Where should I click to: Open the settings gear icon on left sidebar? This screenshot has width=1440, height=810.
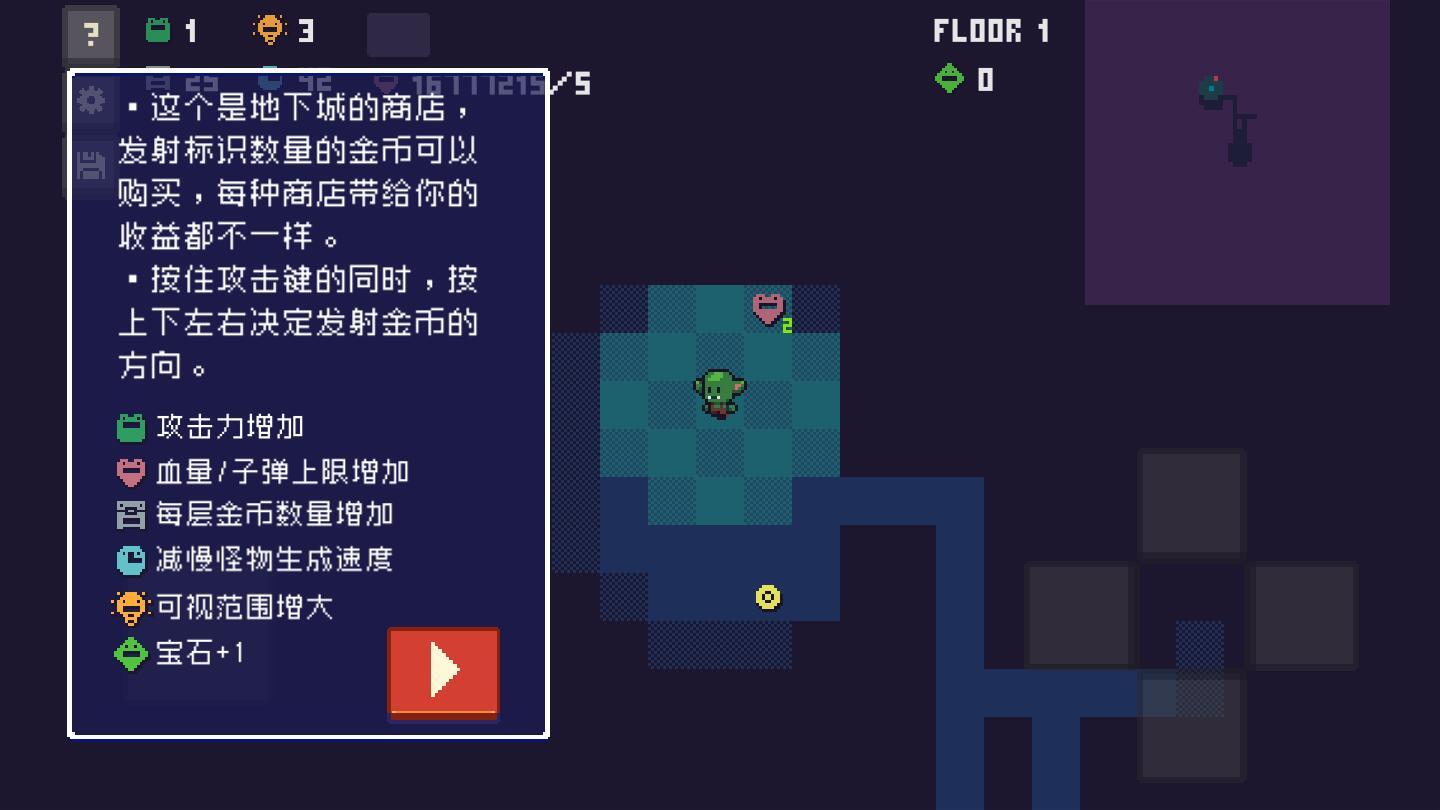click(x=91, y=100)
